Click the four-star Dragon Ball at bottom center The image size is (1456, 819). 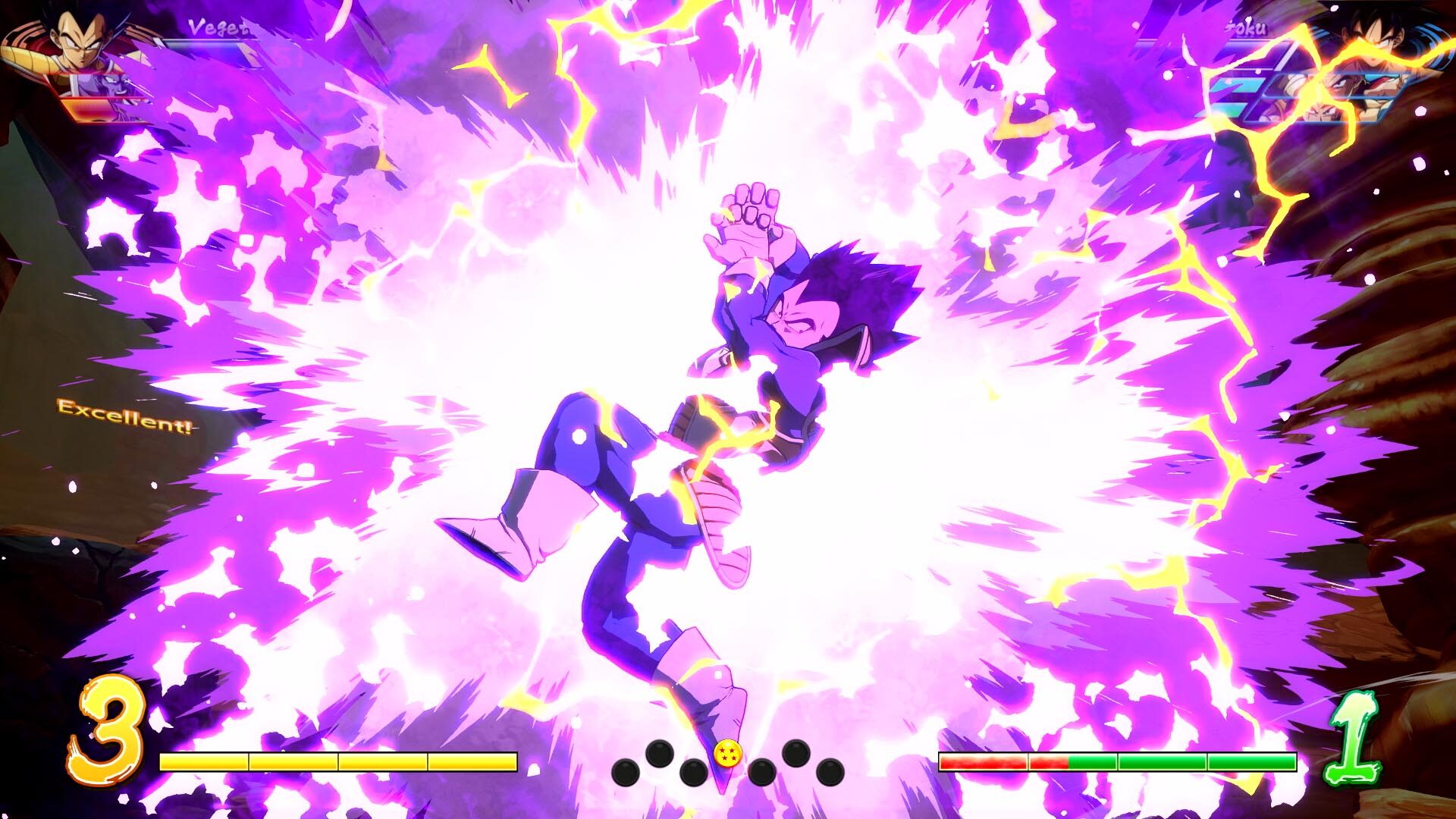pyautogui.click(x=730, y=753)
